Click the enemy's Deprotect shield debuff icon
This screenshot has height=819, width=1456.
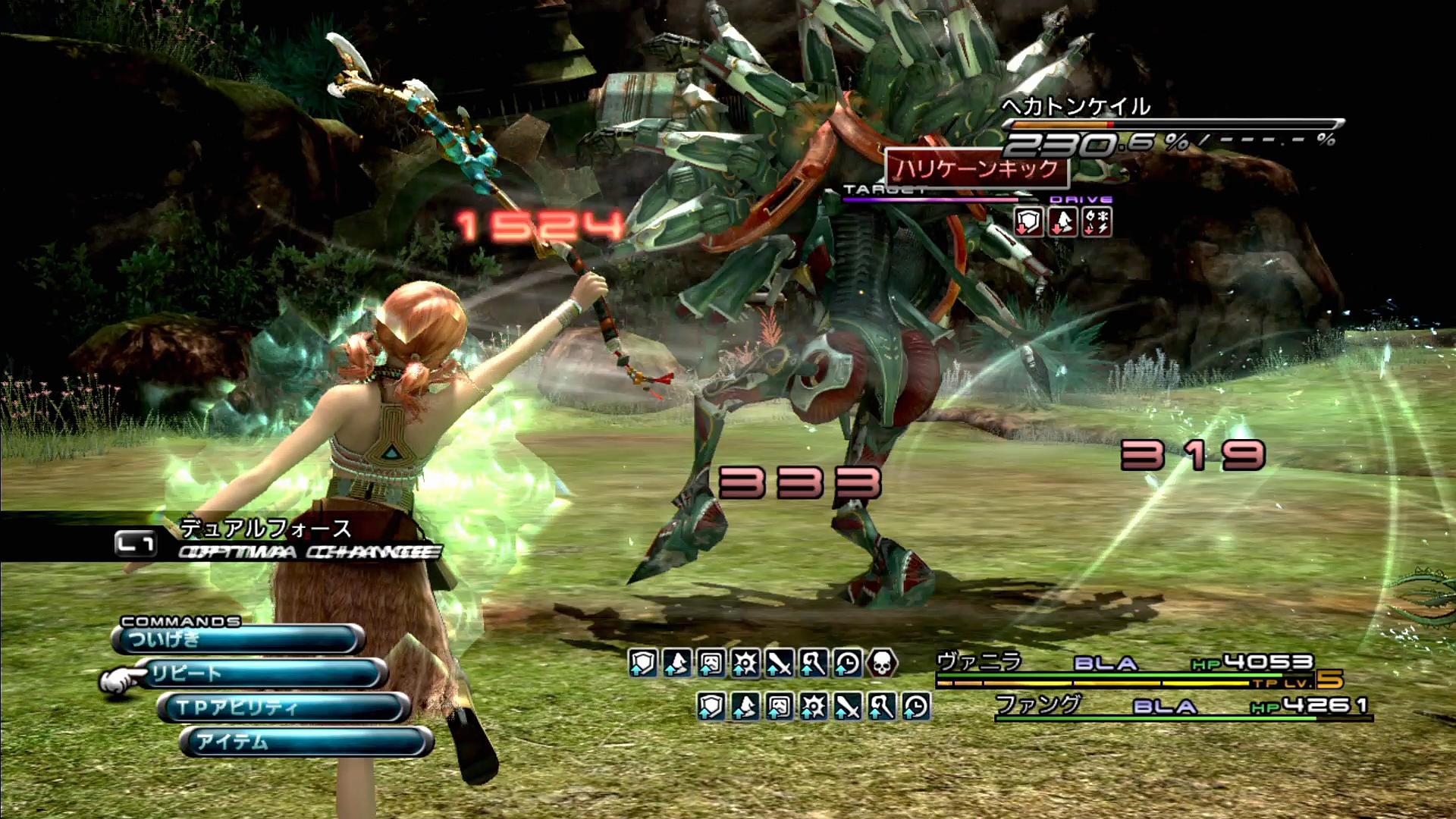tap(1028, 222)
